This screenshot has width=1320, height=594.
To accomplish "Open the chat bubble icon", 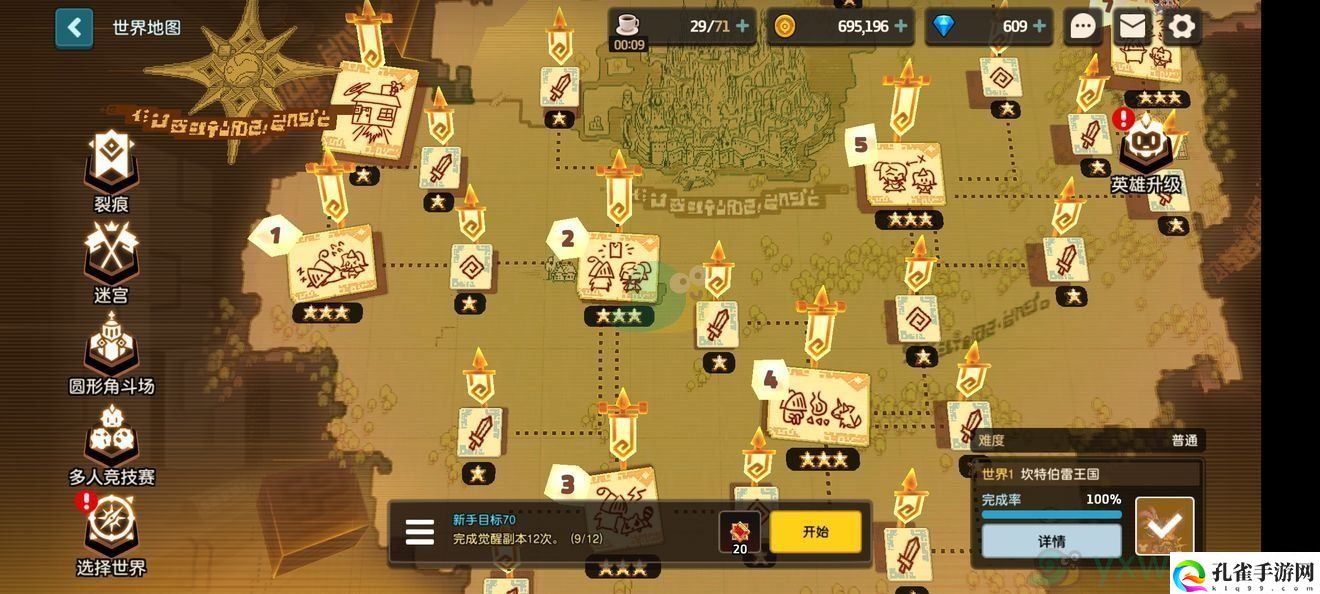I will pyautogui.click(x=1083, y=27).
